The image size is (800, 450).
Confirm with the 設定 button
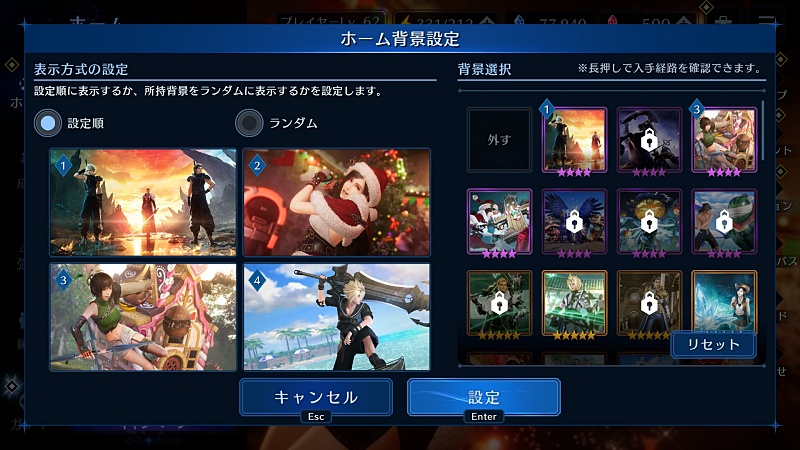point(483,397)
